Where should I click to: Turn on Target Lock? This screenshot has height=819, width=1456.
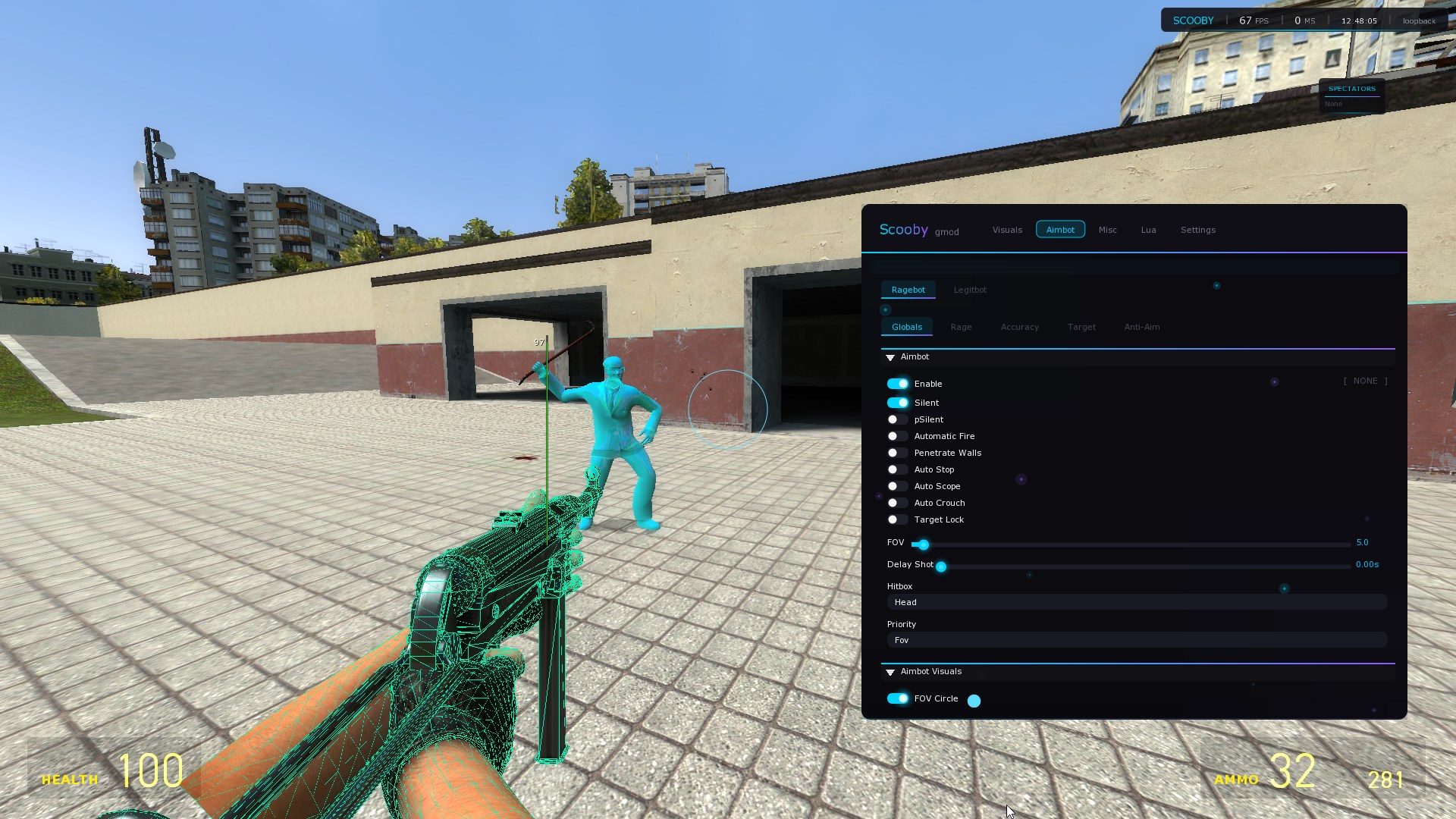897,519
